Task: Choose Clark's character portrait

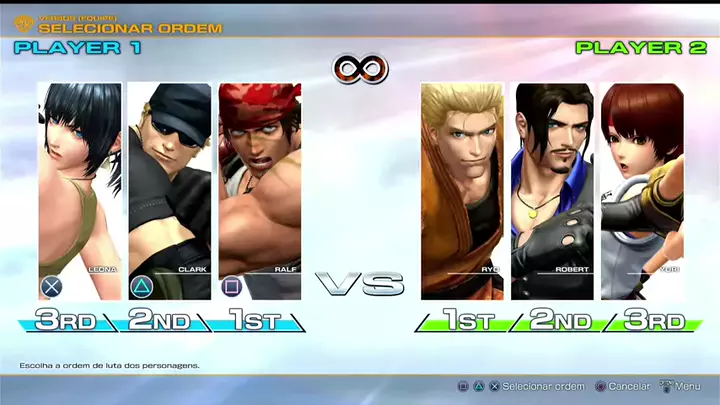Action: coord(170,190)
